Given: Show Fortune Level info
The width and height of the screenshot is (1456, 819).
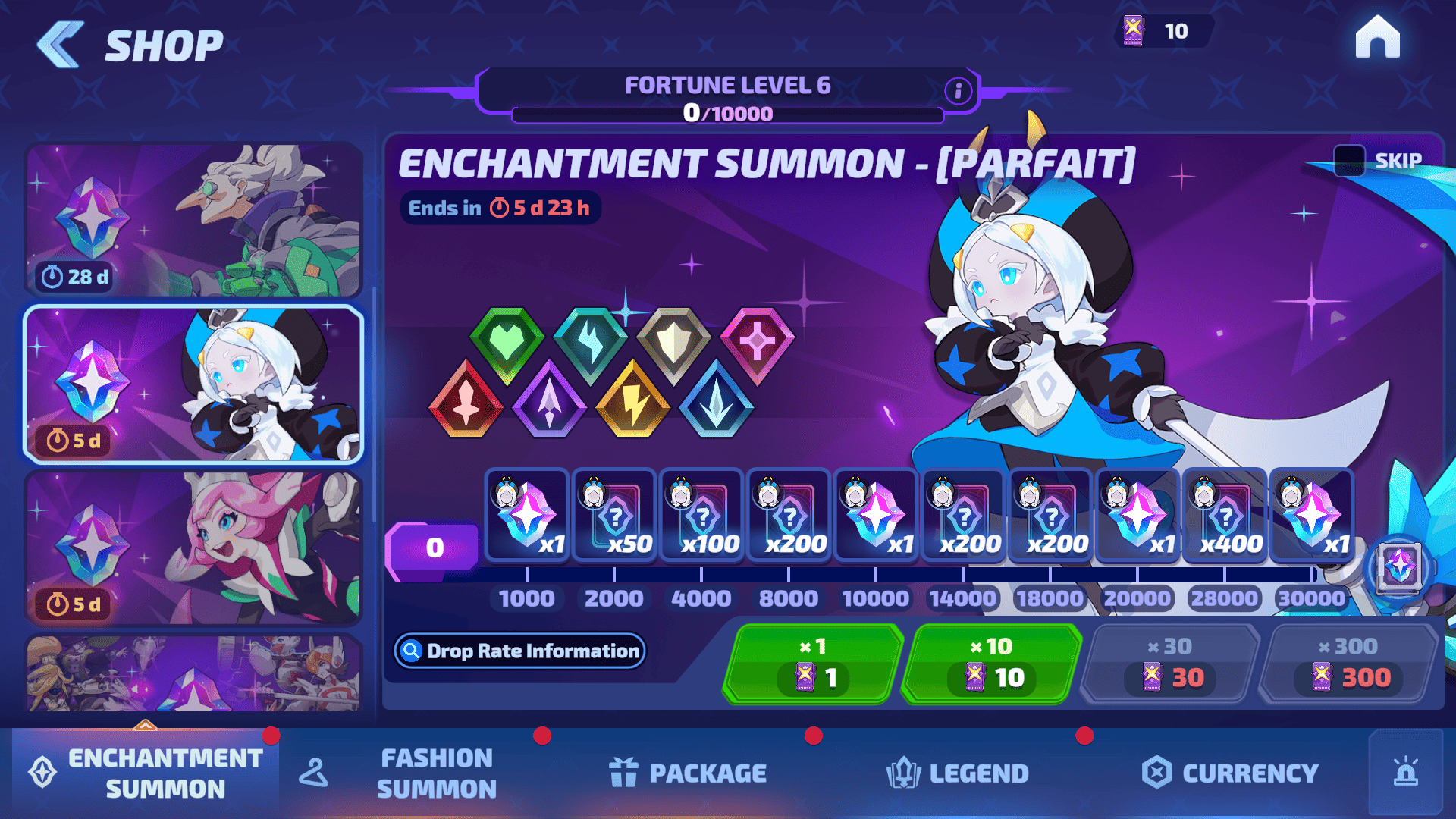Looking at the screenshot, I should 958,91.
